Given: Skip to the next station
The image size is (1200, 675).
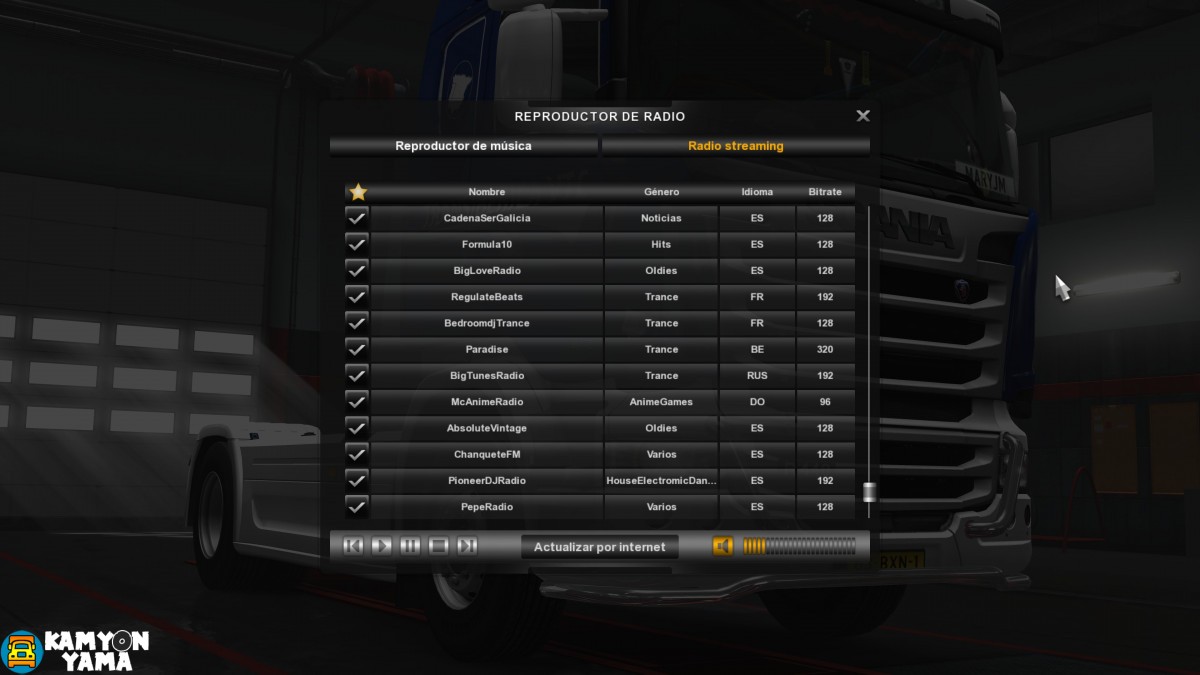Looking at the screenshot, I should tap(466, 546).
